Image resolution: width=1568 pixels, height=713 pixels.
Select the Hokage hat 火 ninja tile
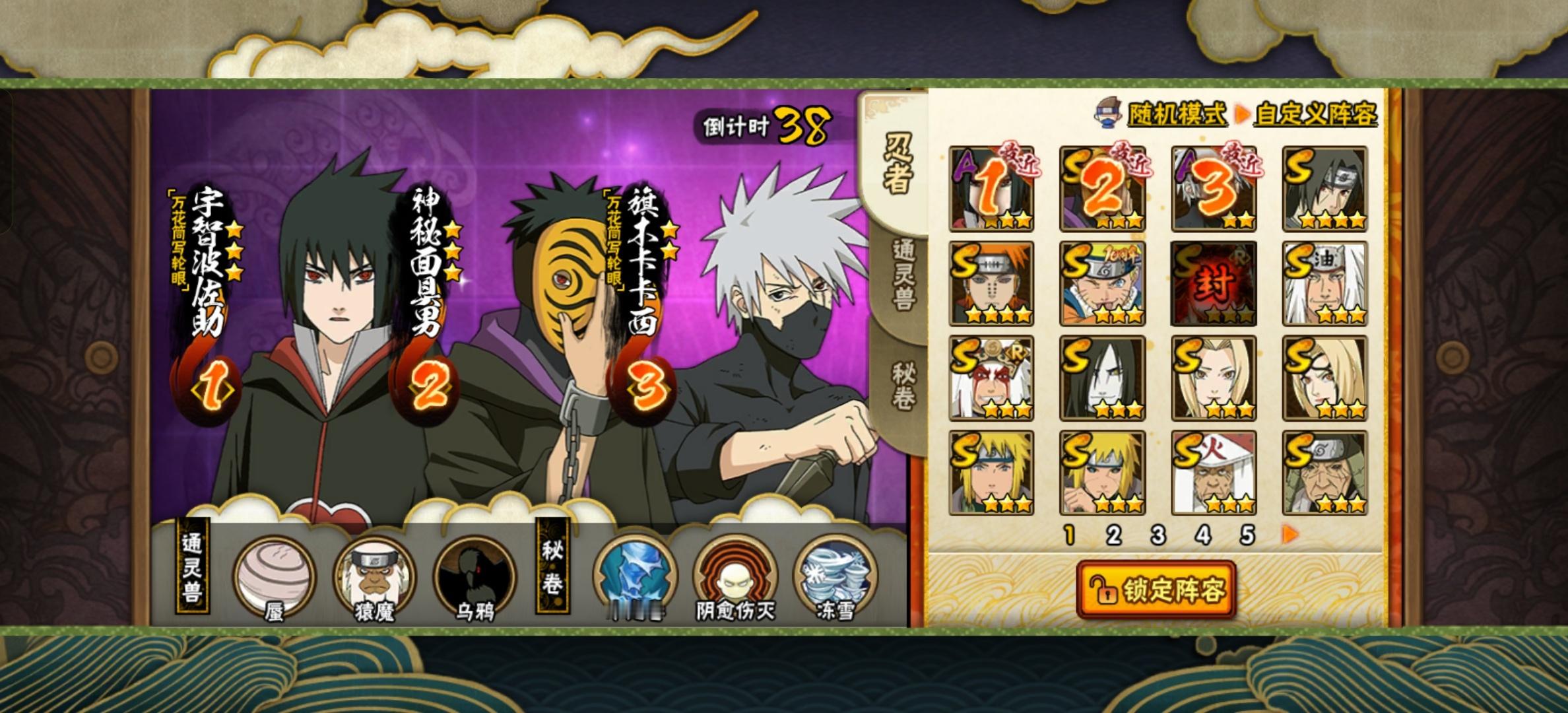coord(1214,473)
